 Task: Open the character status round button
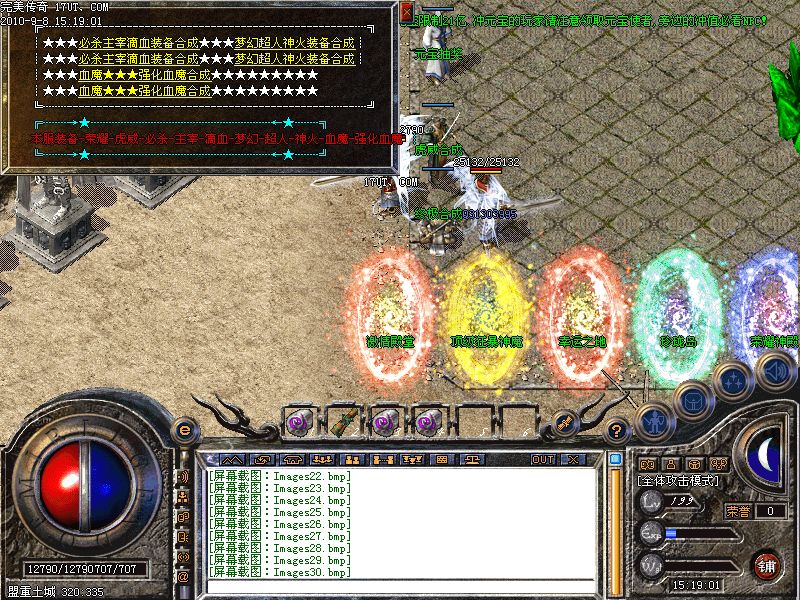[x=651, y=419]
